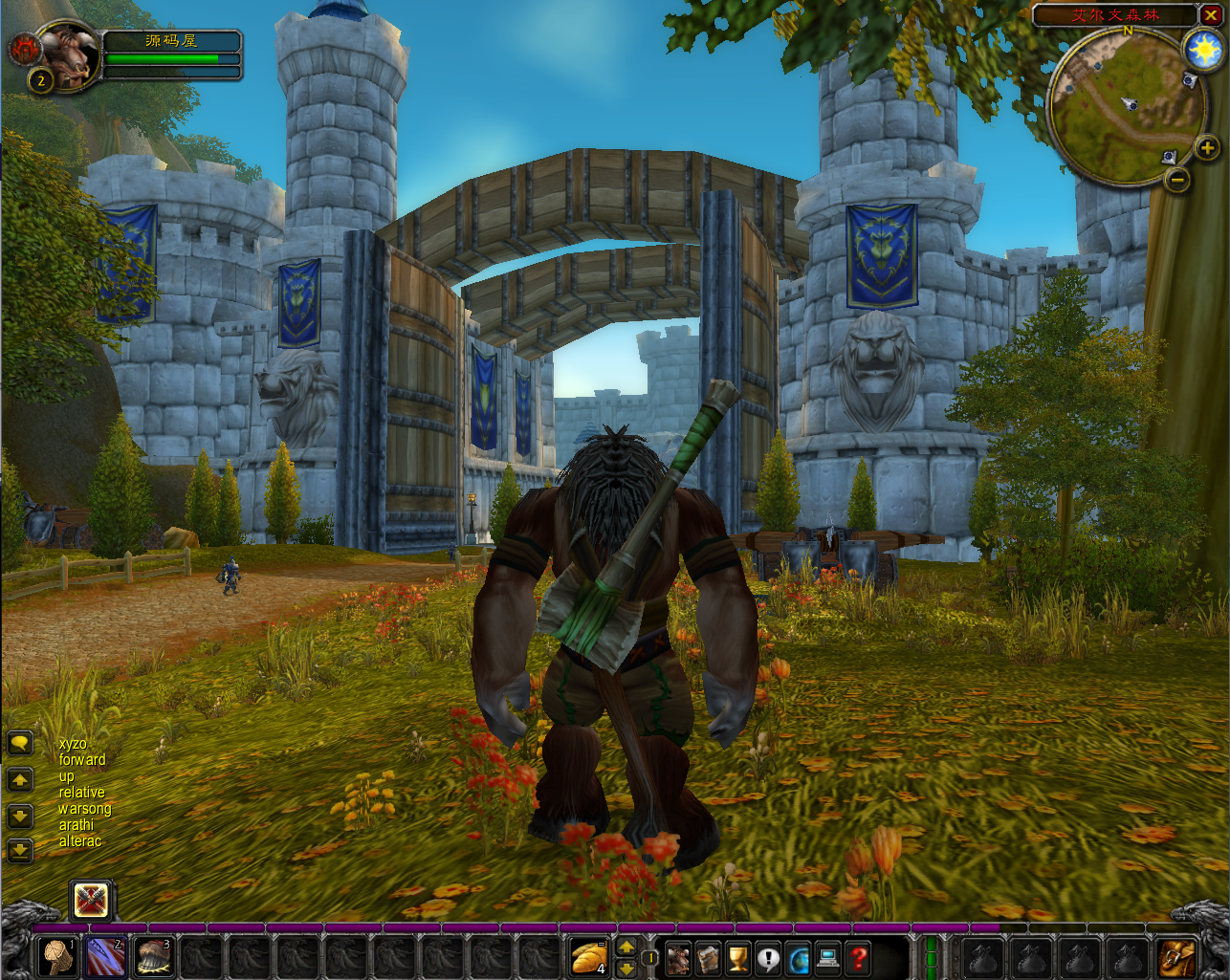This screenshot has height=980, width=1230.
Task: Open the spellbook micro button
Action: point(708,958)
